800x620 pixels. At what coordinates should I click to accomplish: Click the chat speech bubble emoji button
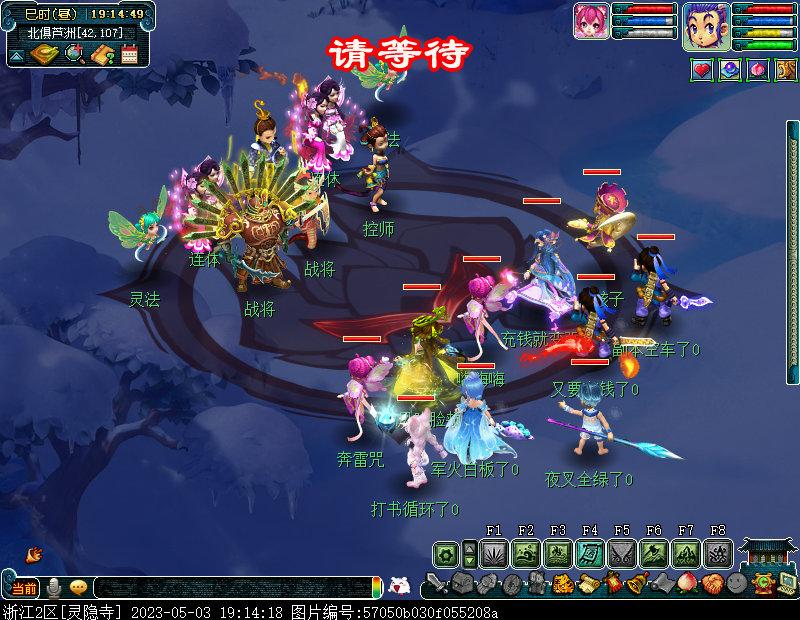pos(78,587)
